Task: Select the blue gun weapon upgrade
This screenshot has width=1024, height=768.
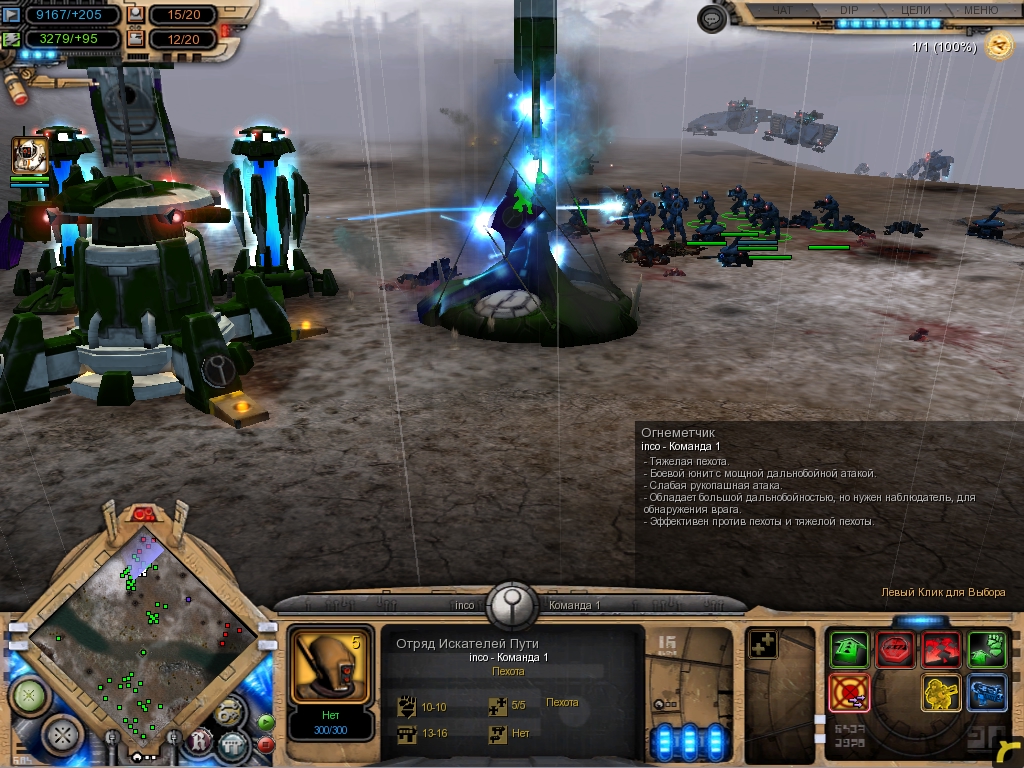Action: pyautogui.click(x=987, y=692)
